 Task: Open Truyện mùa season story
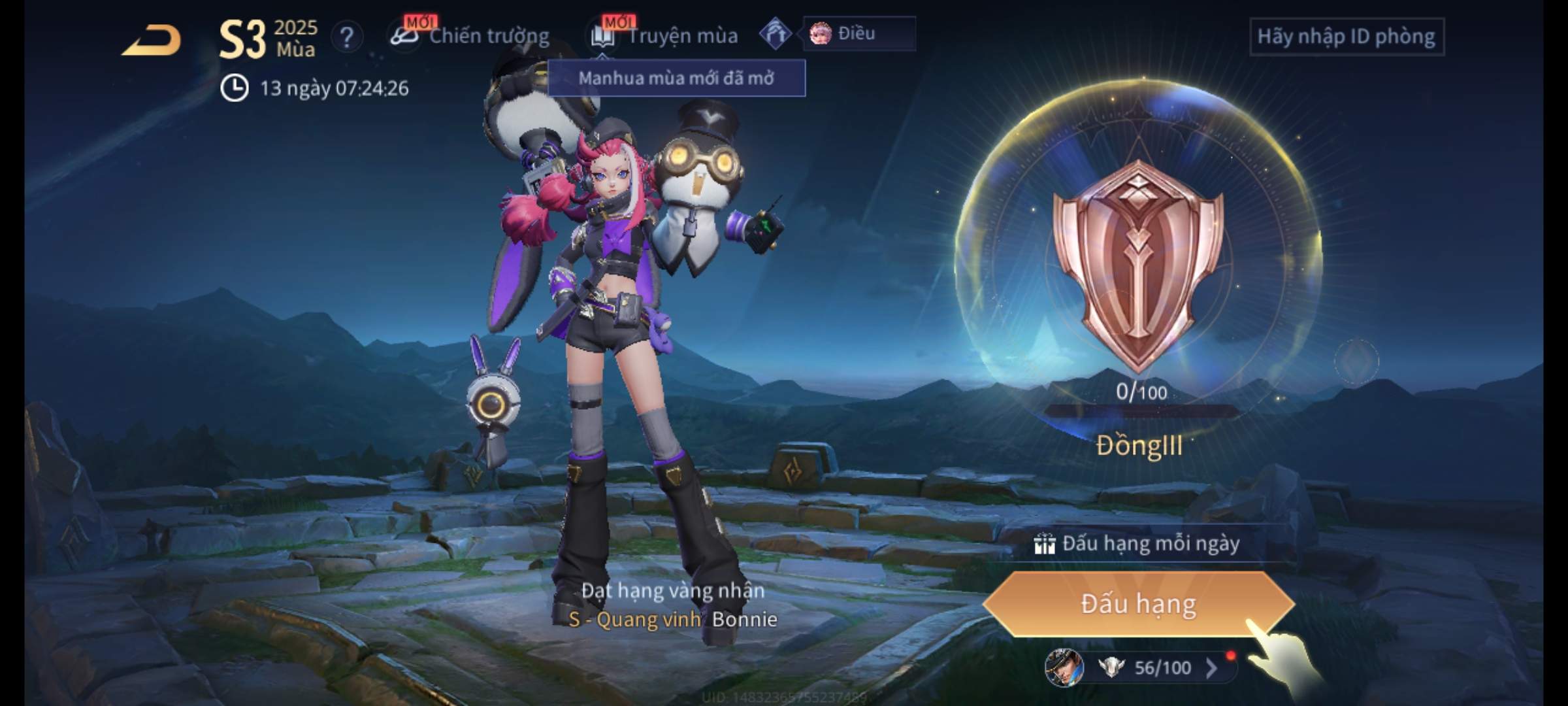(x=666, y=36)
